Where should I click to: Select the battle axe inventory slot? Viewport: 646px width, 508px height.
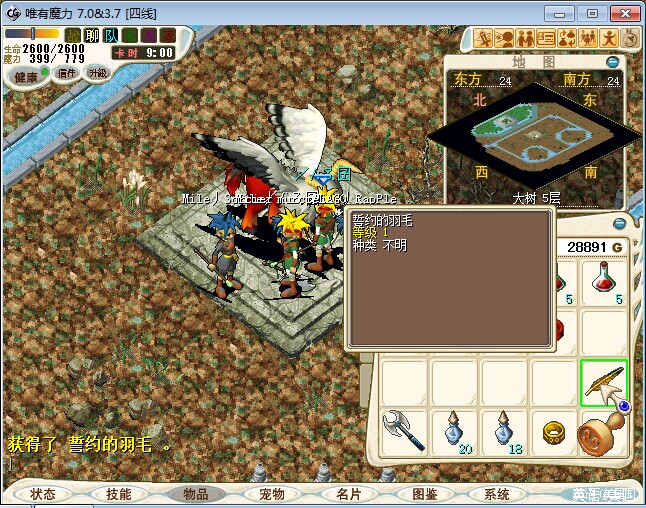(x=405, y=432)
